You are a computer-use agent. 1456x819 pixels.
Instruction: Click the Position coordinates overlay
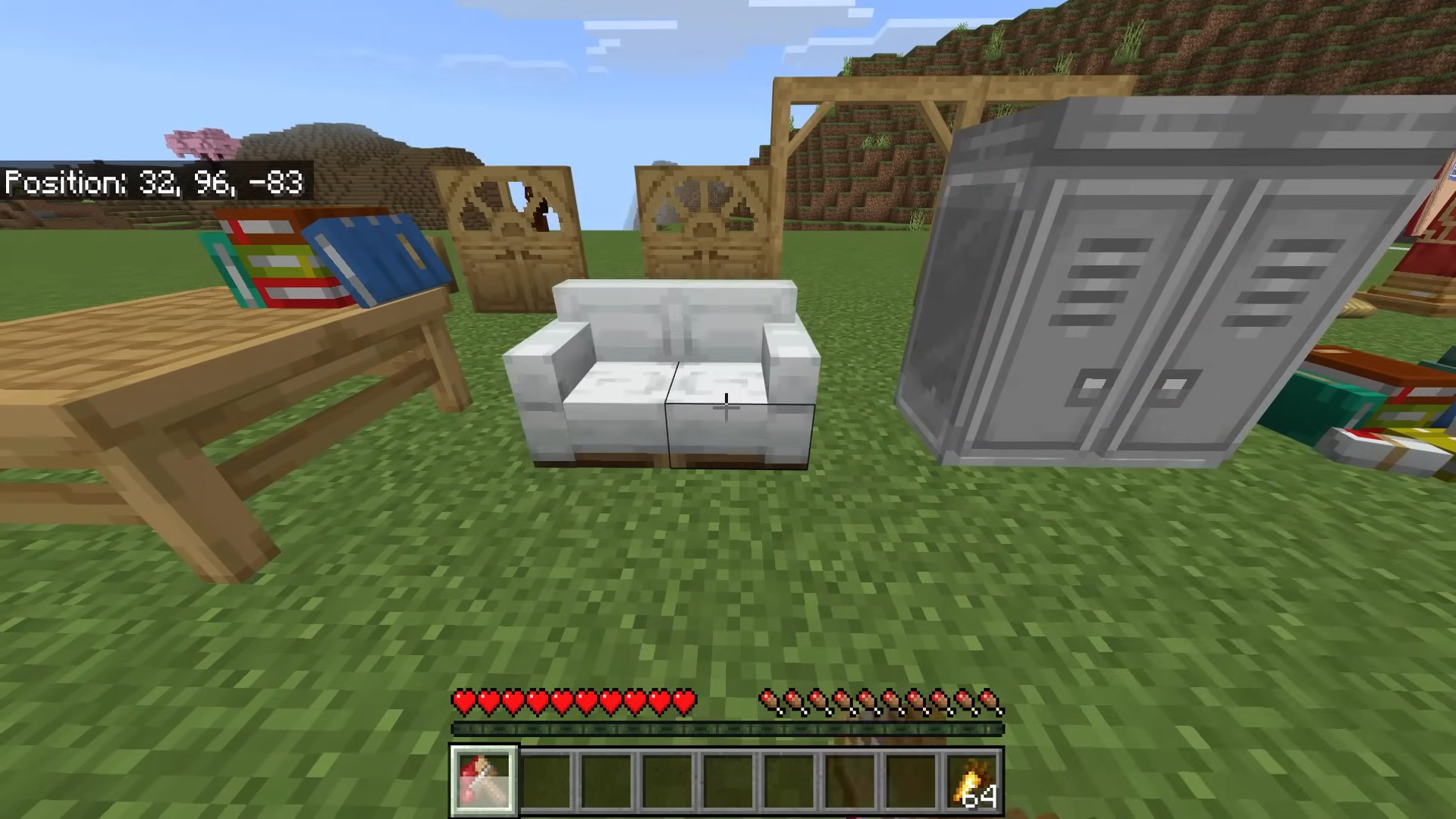coord(152,184)
